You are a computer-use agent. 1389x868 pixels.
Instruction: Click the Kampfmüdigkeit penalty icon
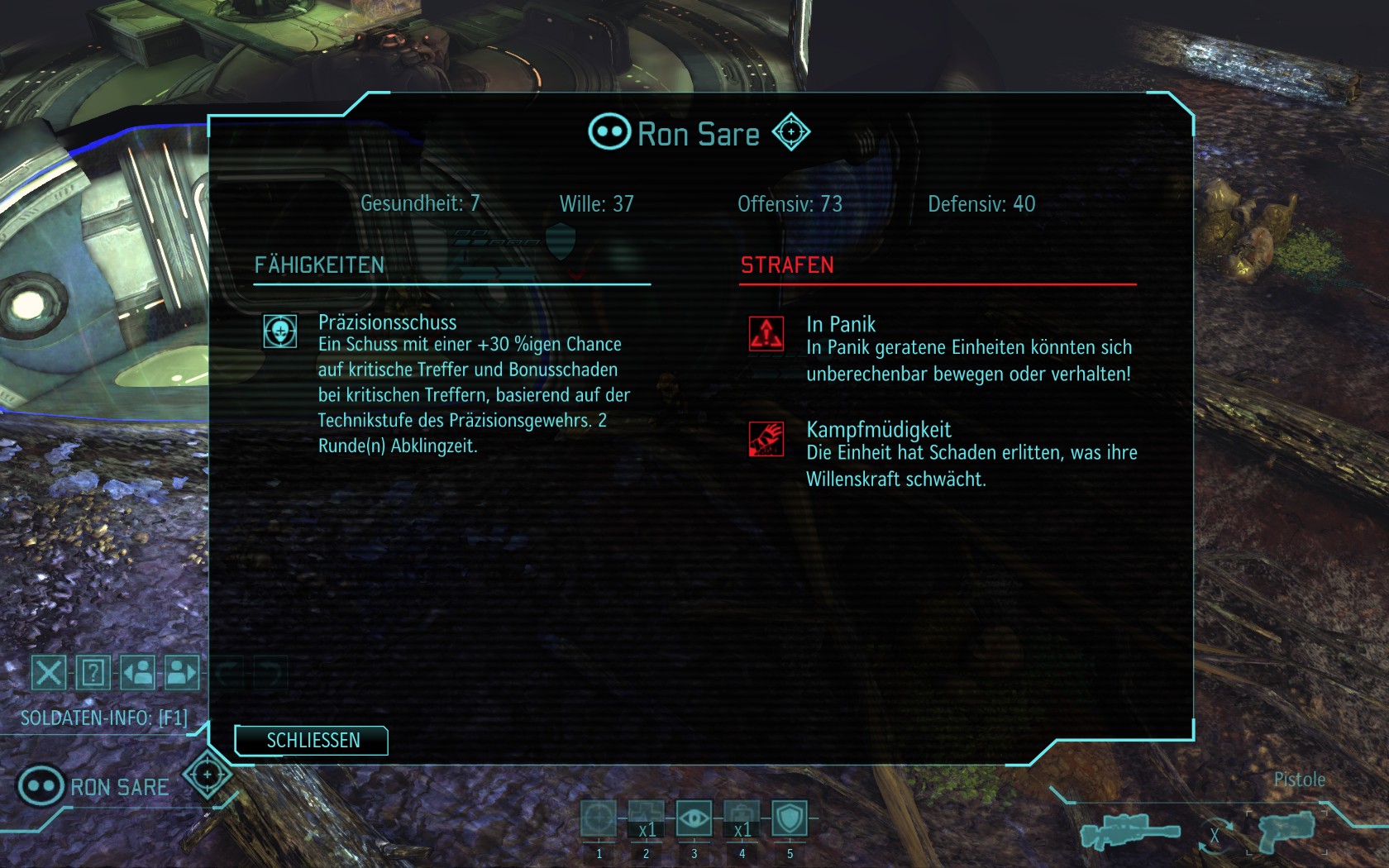tap(766, 439)
